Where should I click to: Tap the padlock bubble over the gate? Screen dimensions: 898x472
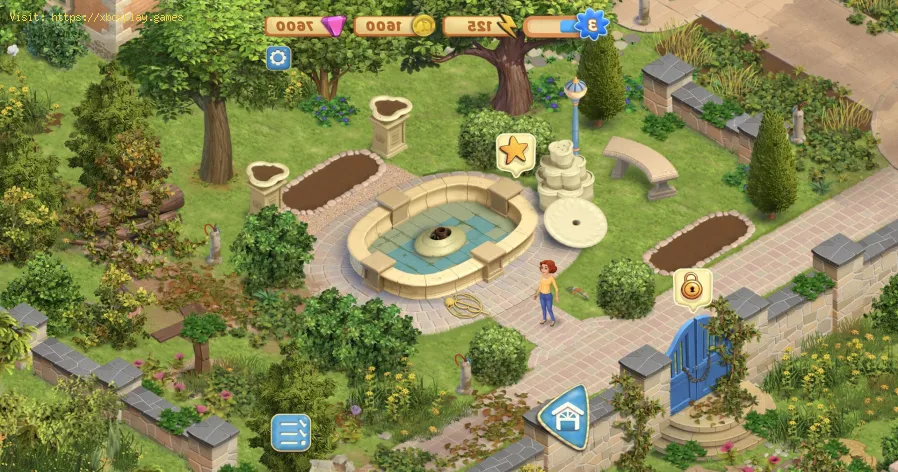[691, 288]
